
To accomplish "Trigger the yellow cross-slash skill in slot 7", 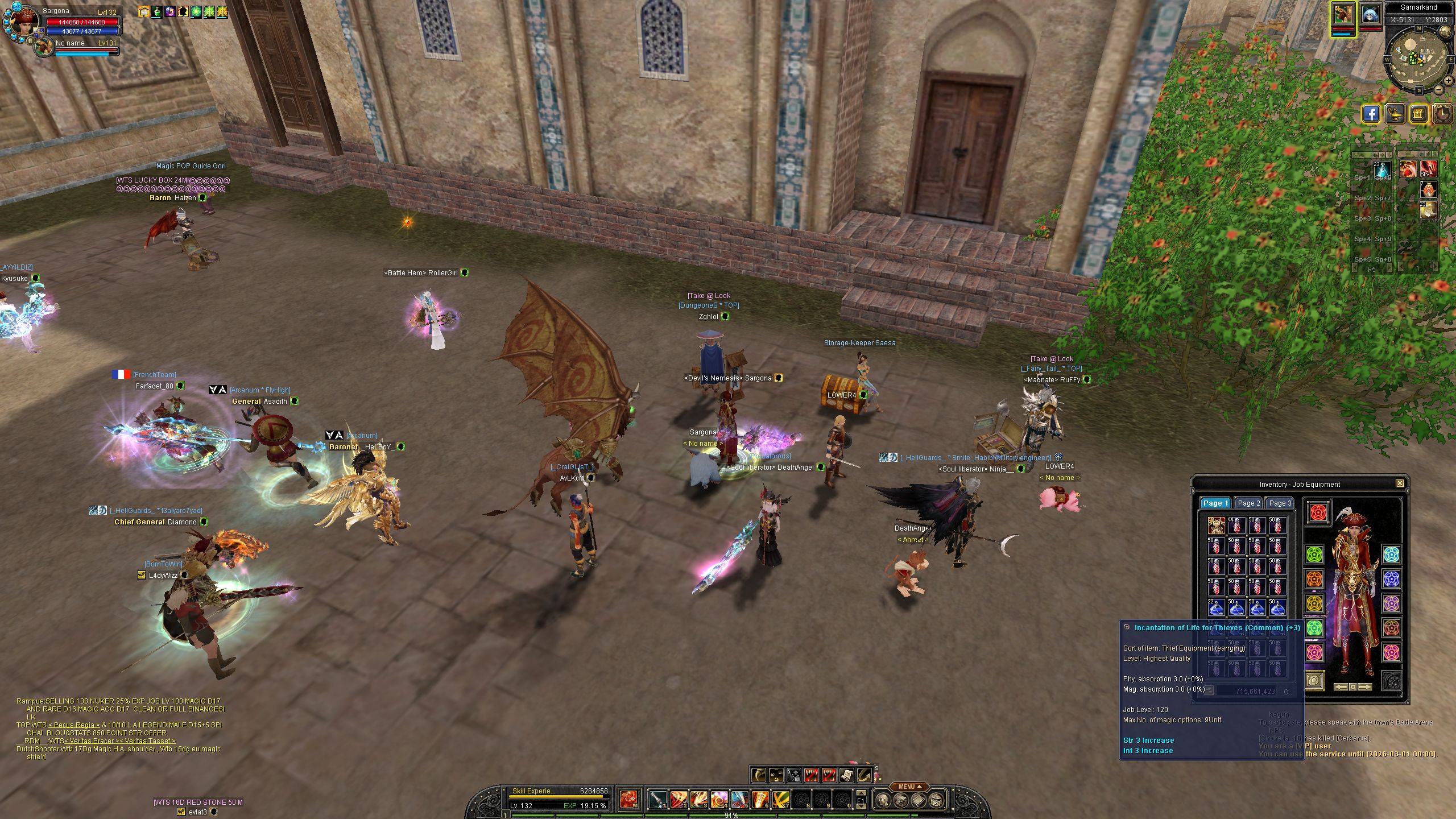I will pos(780,800).
